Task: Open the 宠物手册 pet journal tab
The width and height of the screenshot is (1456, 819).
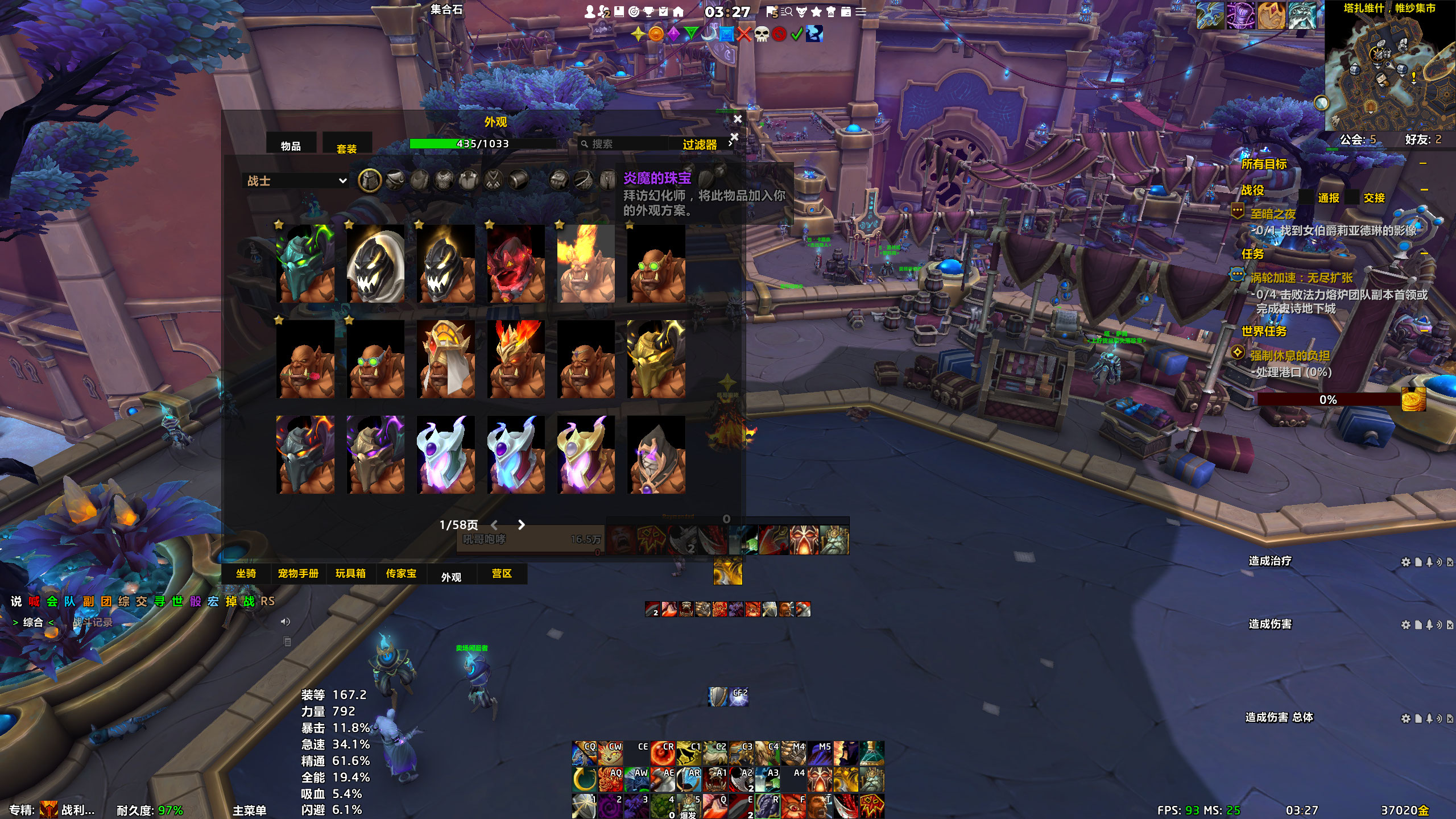Action: (298, 573)
